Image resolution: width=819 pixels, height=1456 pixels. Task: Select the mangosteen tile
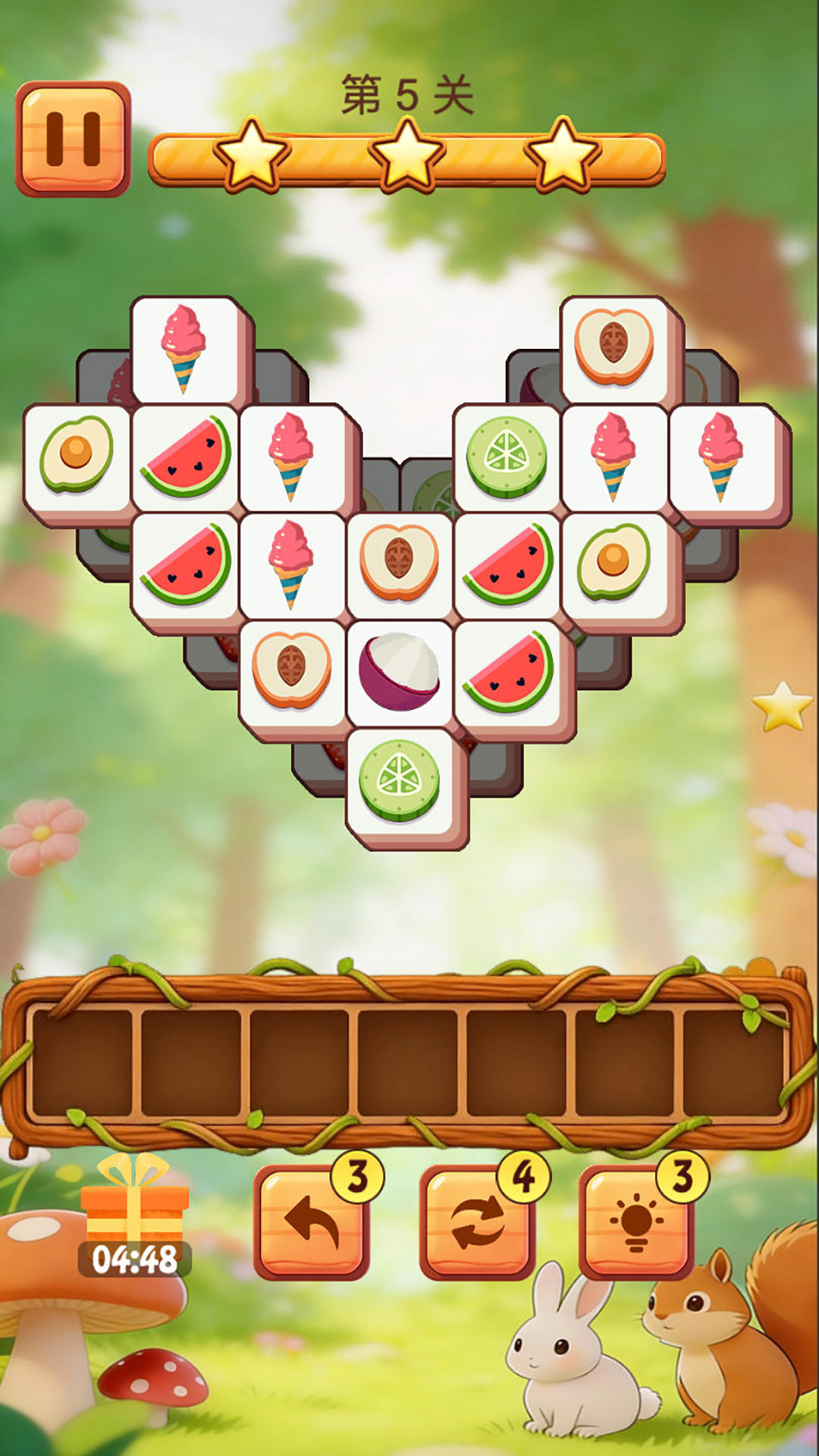pos(400,672)
